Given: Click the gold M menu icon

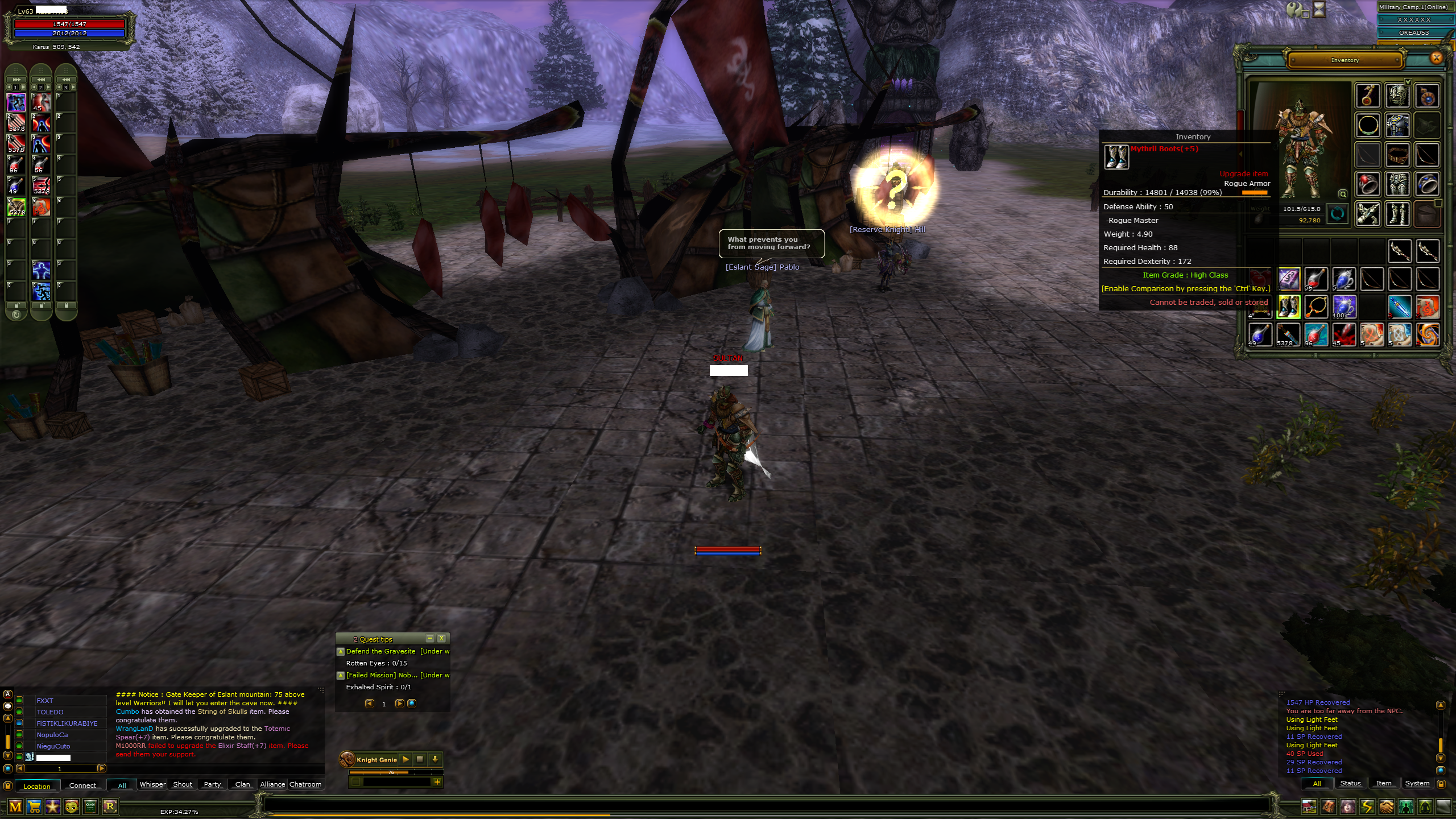Looking at the screenshot, I should pyautogui.click(x=15, y=806).
